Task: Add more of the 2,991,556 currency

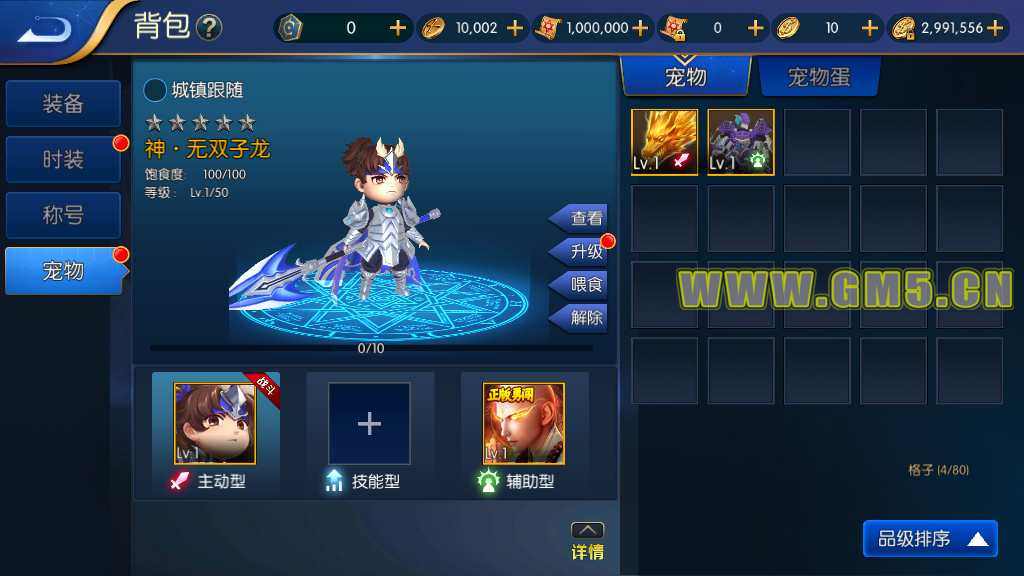Action: (x=995, y=28)
